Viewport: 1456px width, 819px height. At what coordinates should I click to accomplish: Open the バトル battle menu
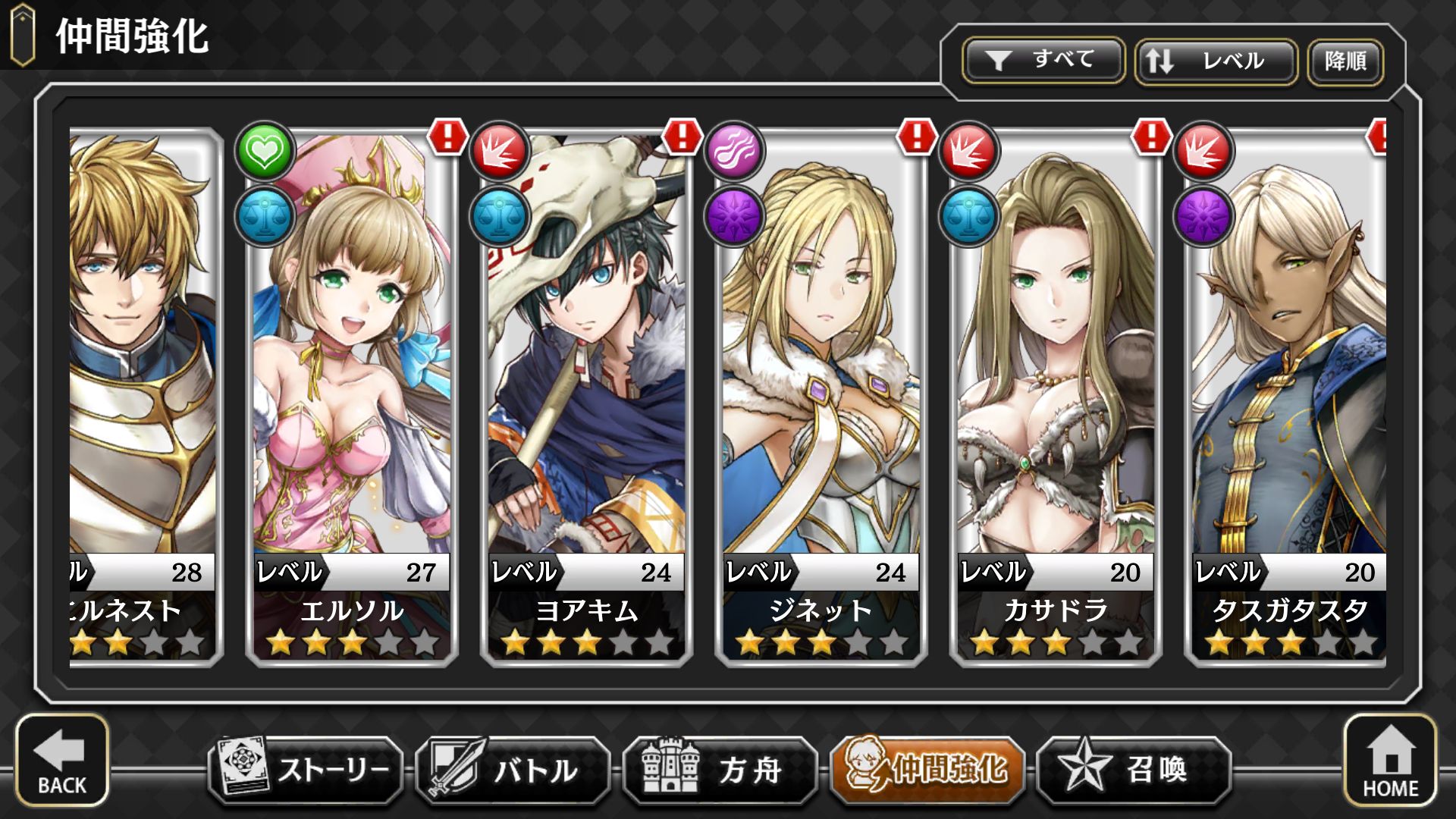pos(513,770)
